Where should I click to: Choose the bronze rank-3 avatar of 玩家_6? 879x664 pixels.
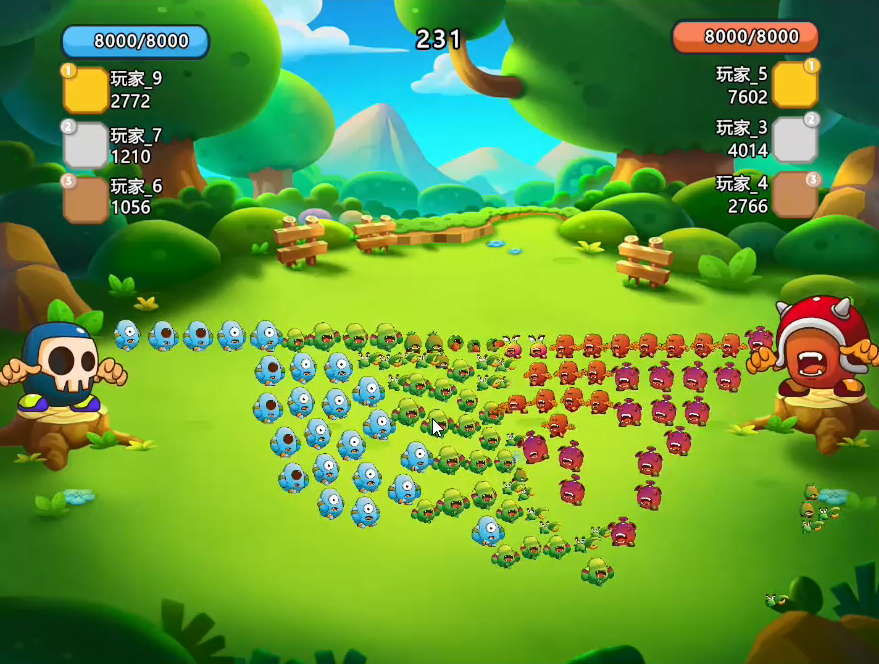tap(86, 198)
